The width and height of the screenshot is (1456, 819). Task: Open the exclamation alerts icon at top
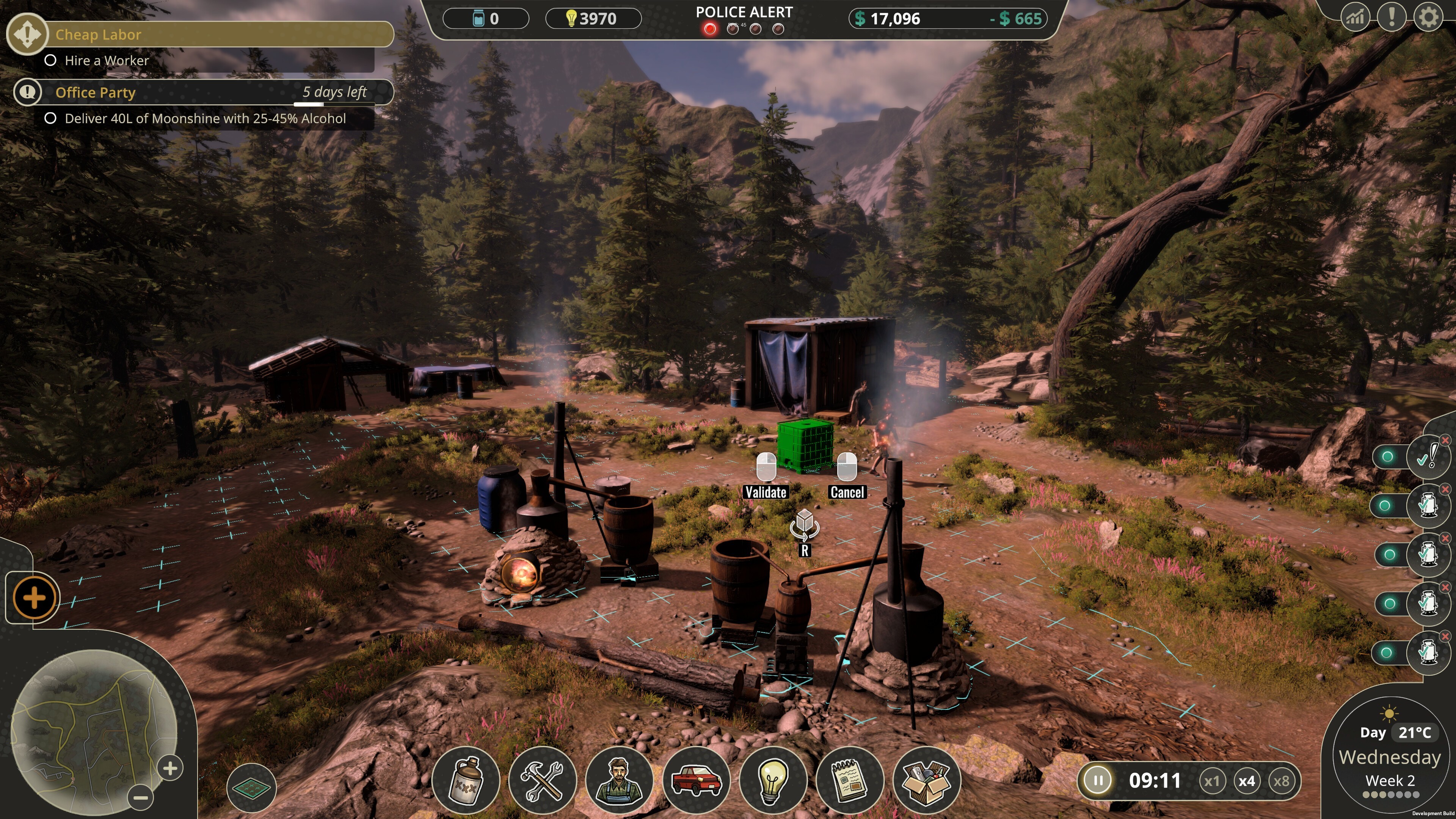(1392, 17)
